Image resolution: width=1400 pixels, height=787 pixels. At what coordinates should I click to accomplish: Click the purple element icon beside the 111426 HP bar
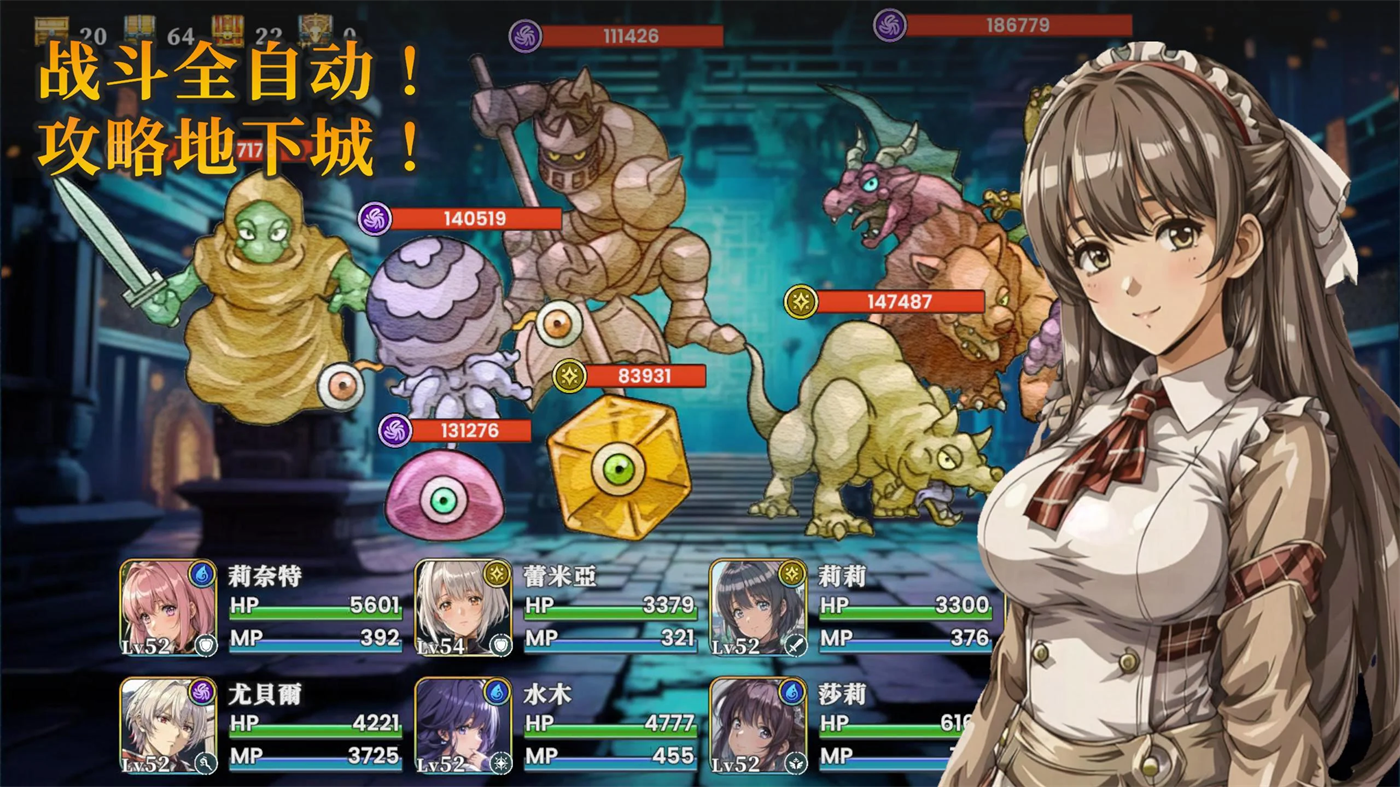tap(525, 37)
